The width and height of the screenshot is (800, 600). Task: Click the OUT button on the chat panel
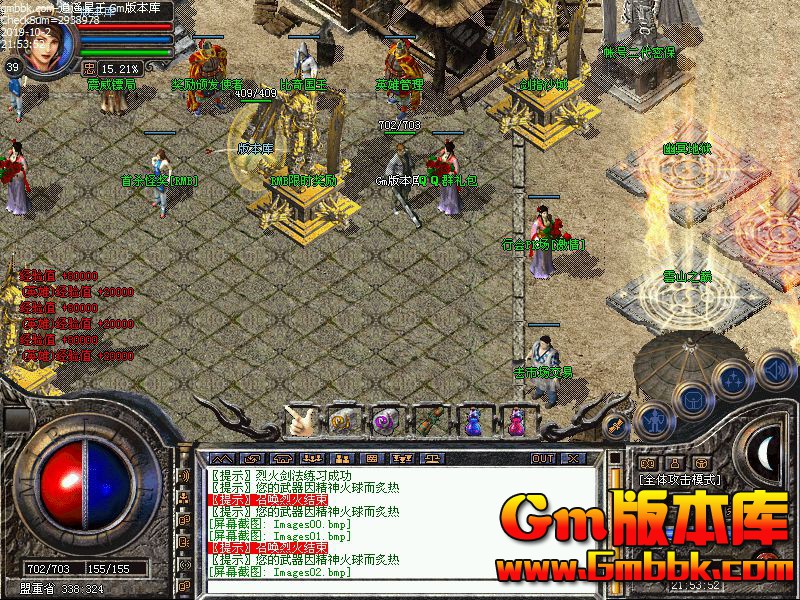[x=542, y=459]
